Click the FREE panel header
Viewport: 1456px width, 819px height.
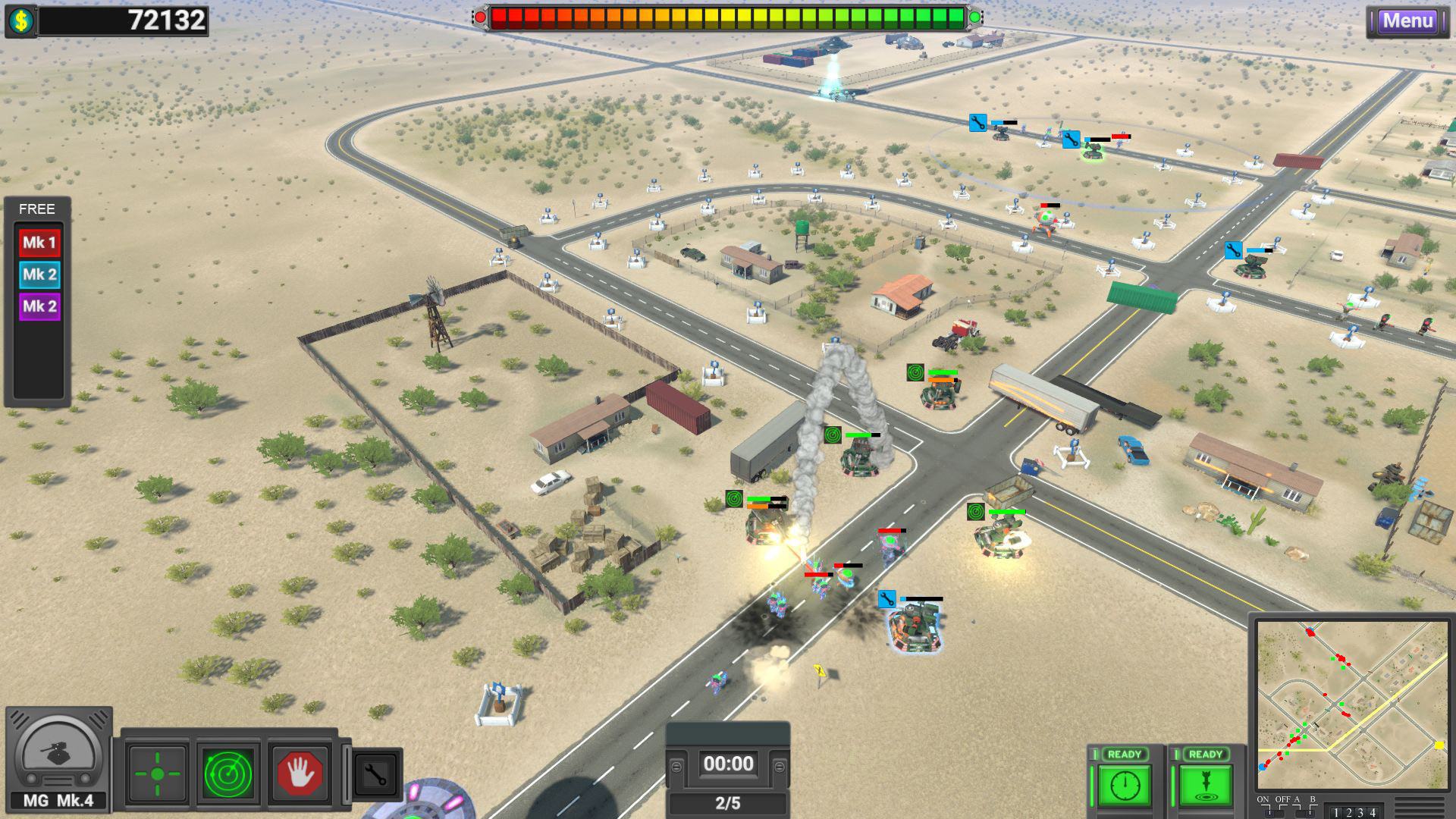click(36, 209)
